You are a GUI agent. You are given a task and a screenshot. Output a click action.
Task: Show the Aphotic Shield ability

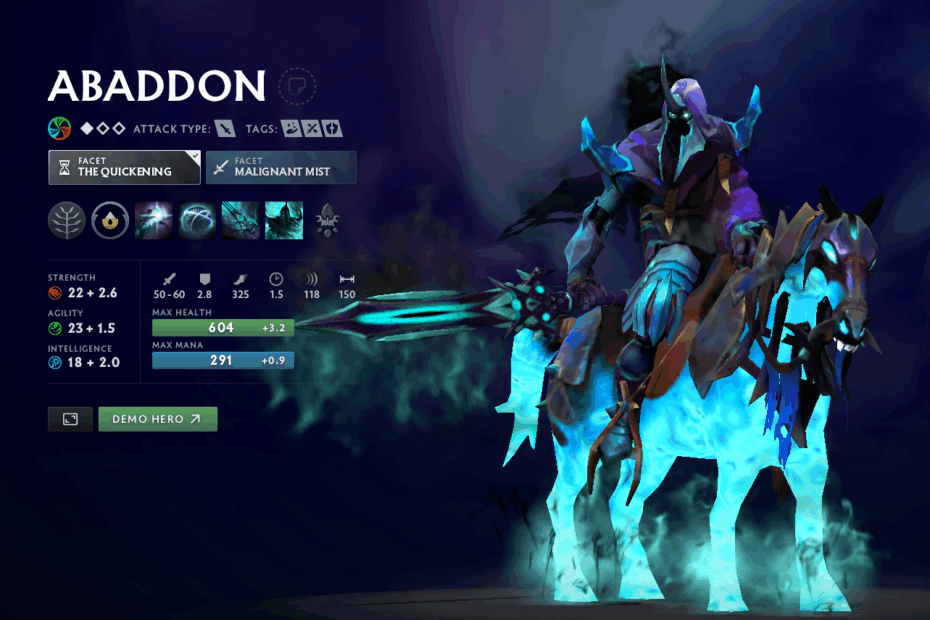(197, 220)
